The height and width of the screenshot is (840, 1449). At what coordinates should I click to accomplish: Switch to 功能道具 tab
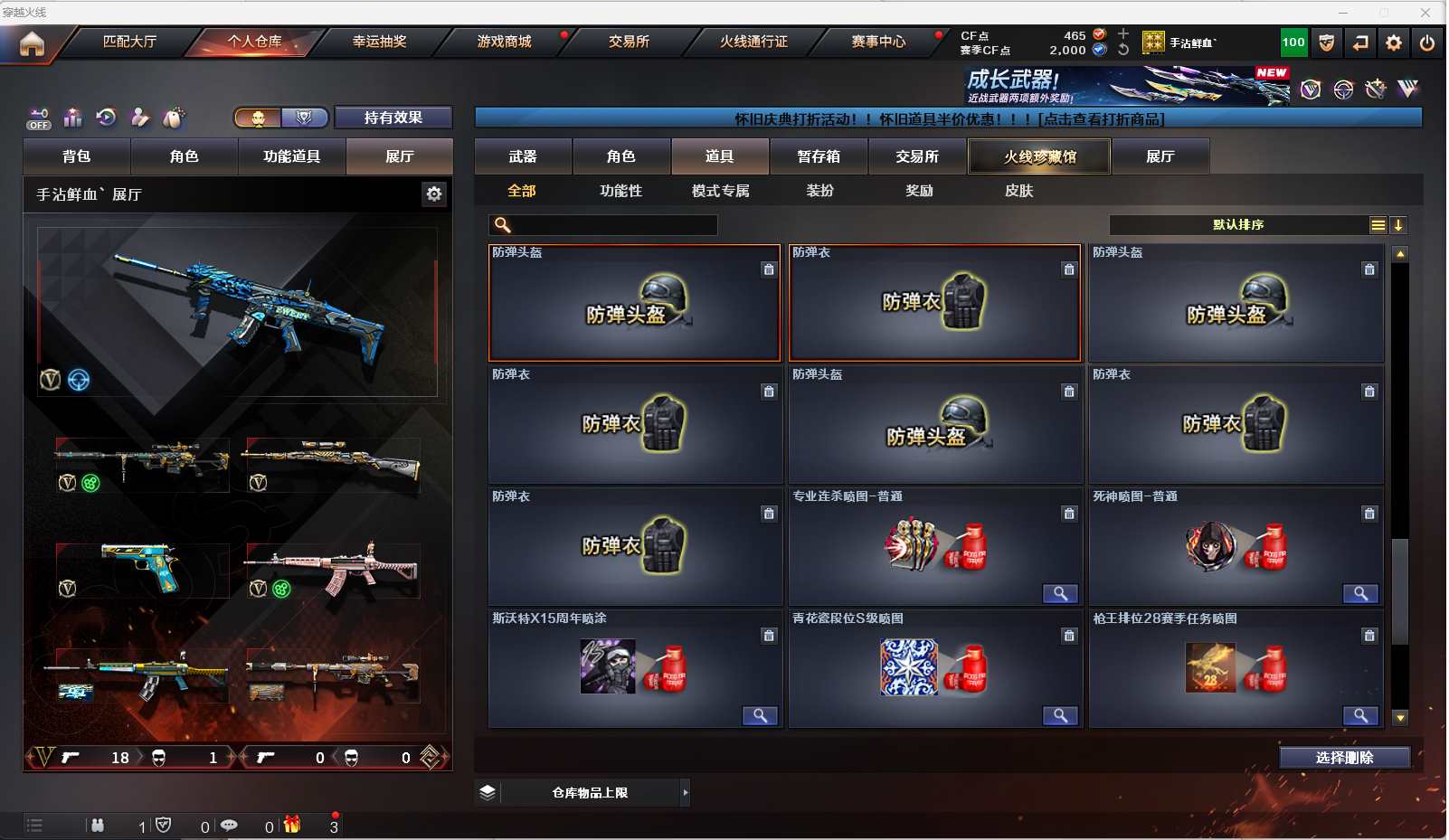(x=291, y=156)
